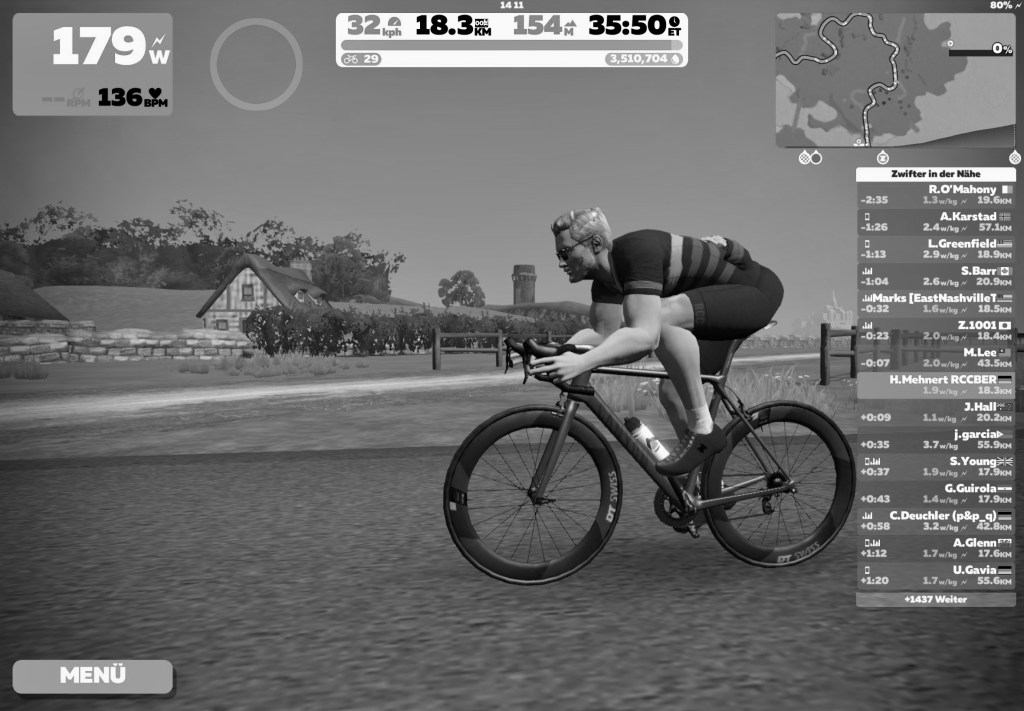1024x711 pixels.
Task: Select rider J.Hall in the list
Action: [935, 412]
